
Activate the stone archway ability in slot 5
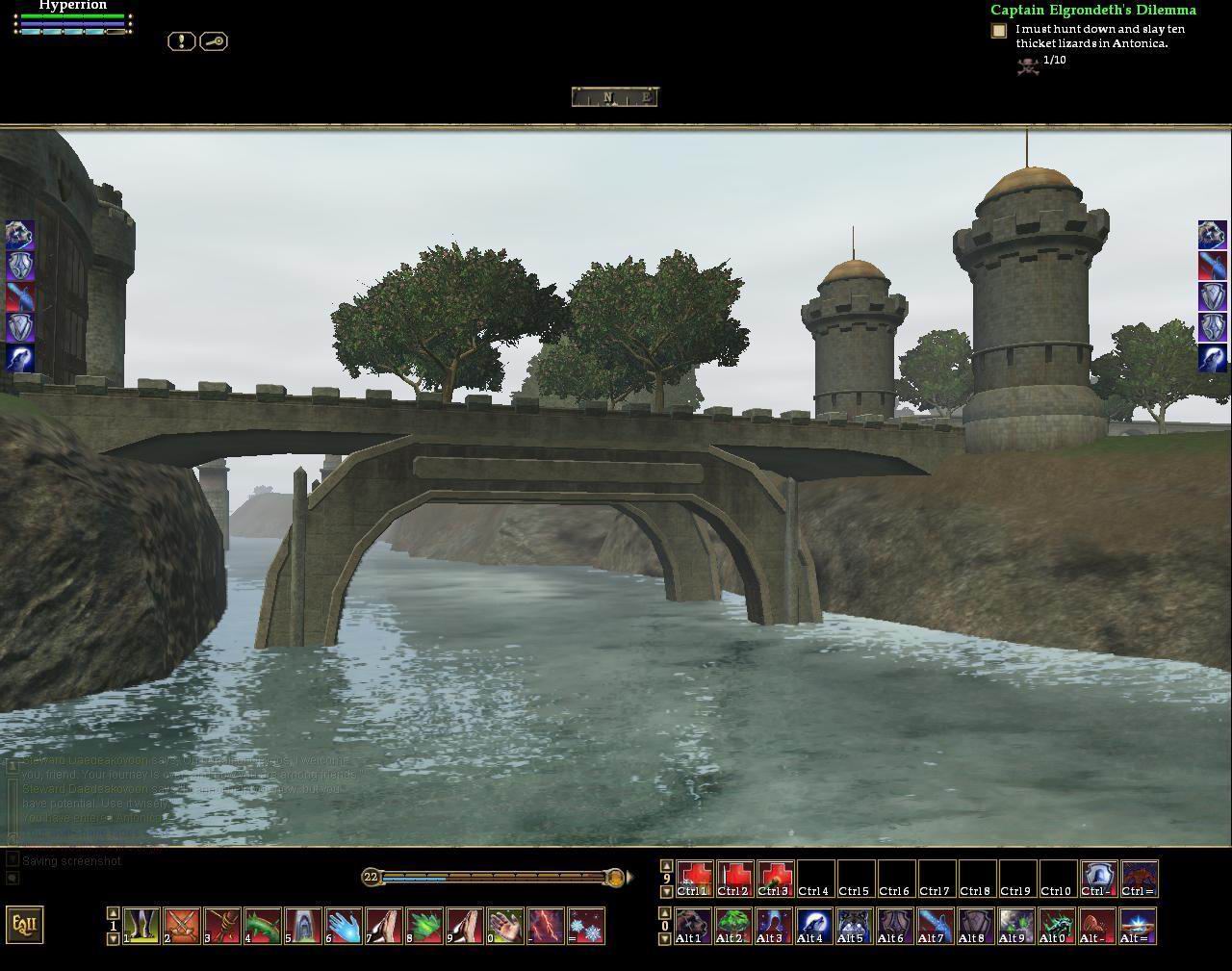point(303,926)
